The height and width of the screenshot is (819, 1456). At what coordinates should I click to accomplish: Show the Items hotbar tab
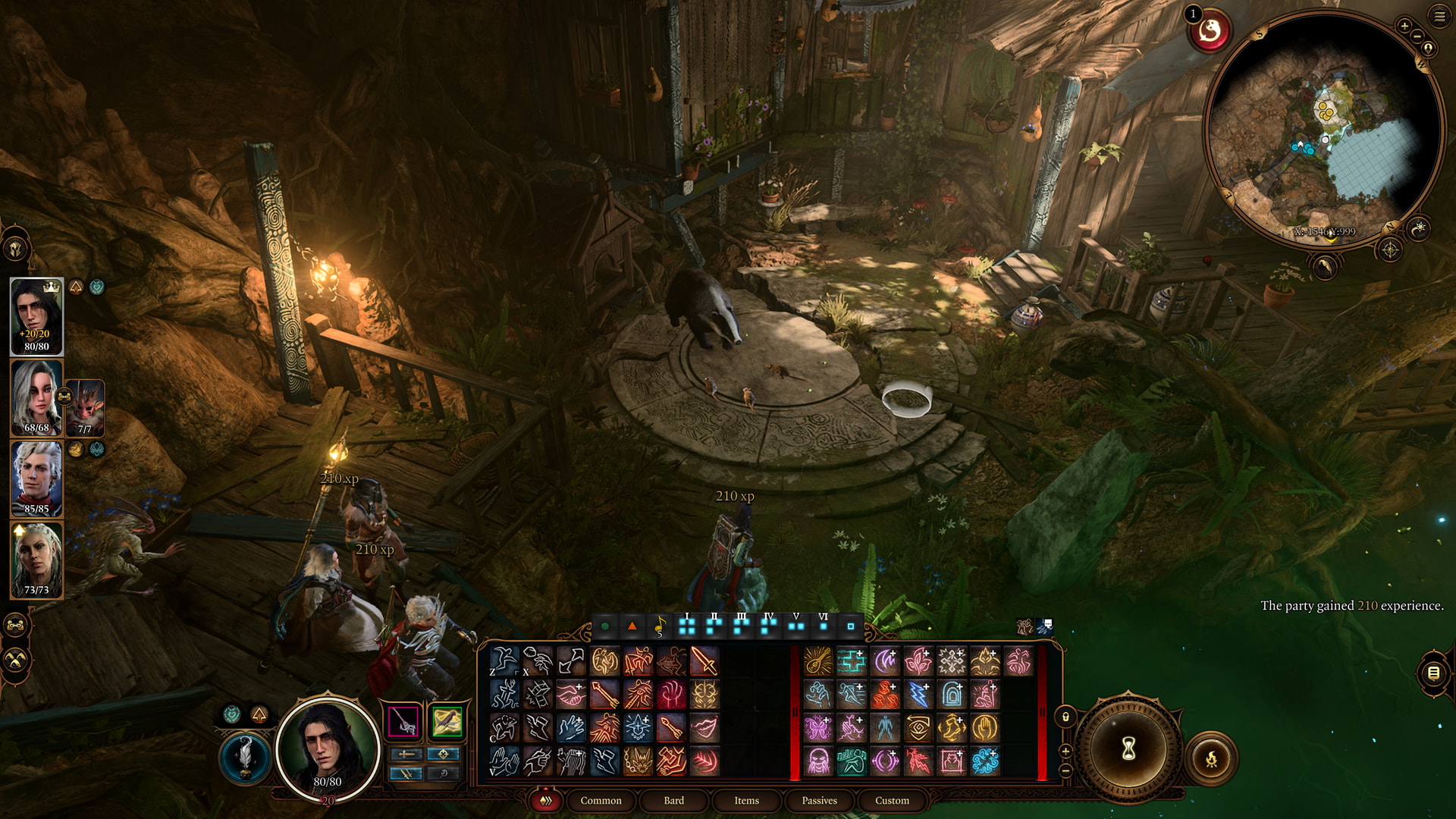(x=746, y=800)
